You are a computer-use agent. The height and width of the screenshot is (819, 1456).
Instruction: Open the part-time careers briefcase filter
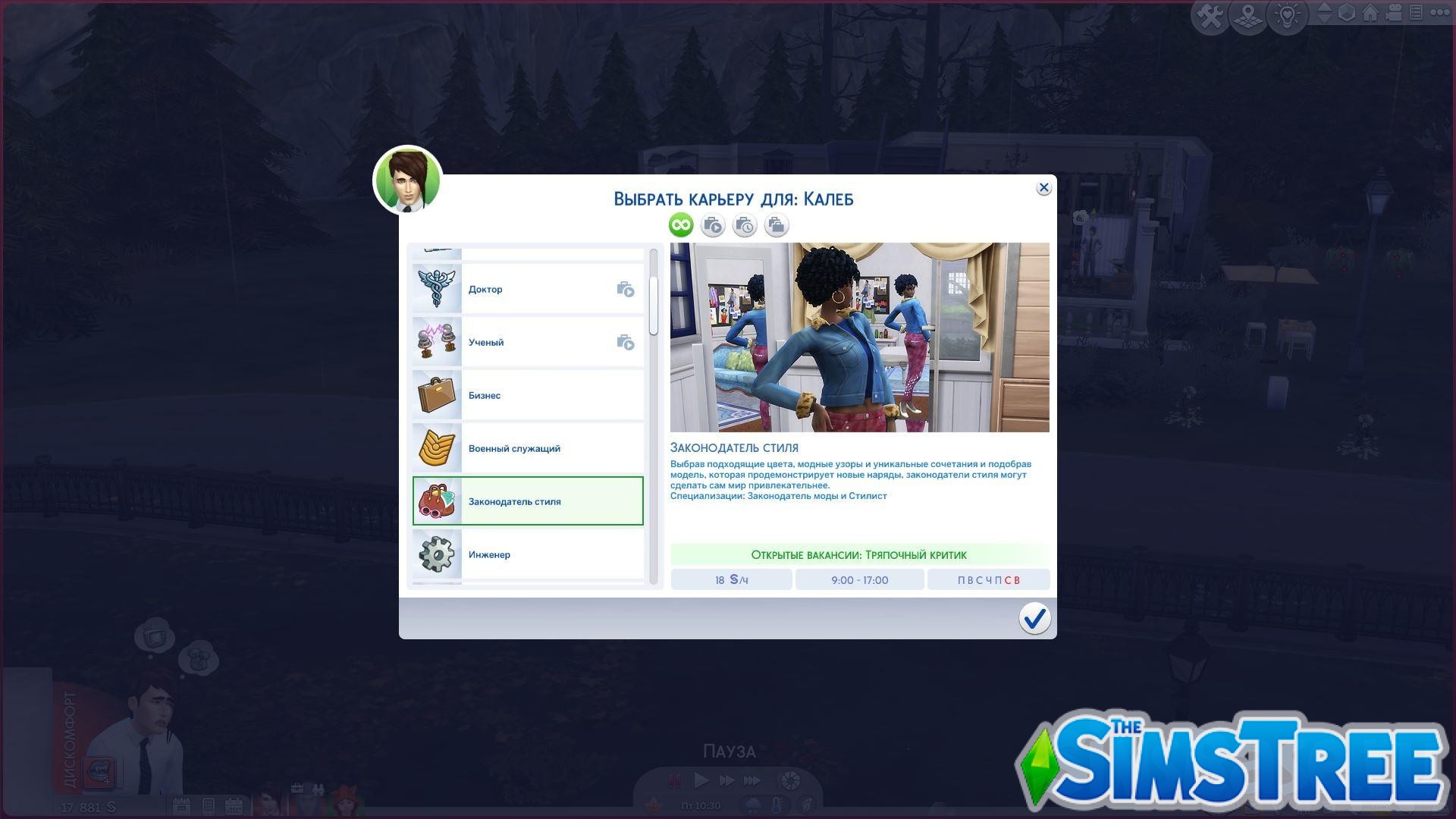745,224
